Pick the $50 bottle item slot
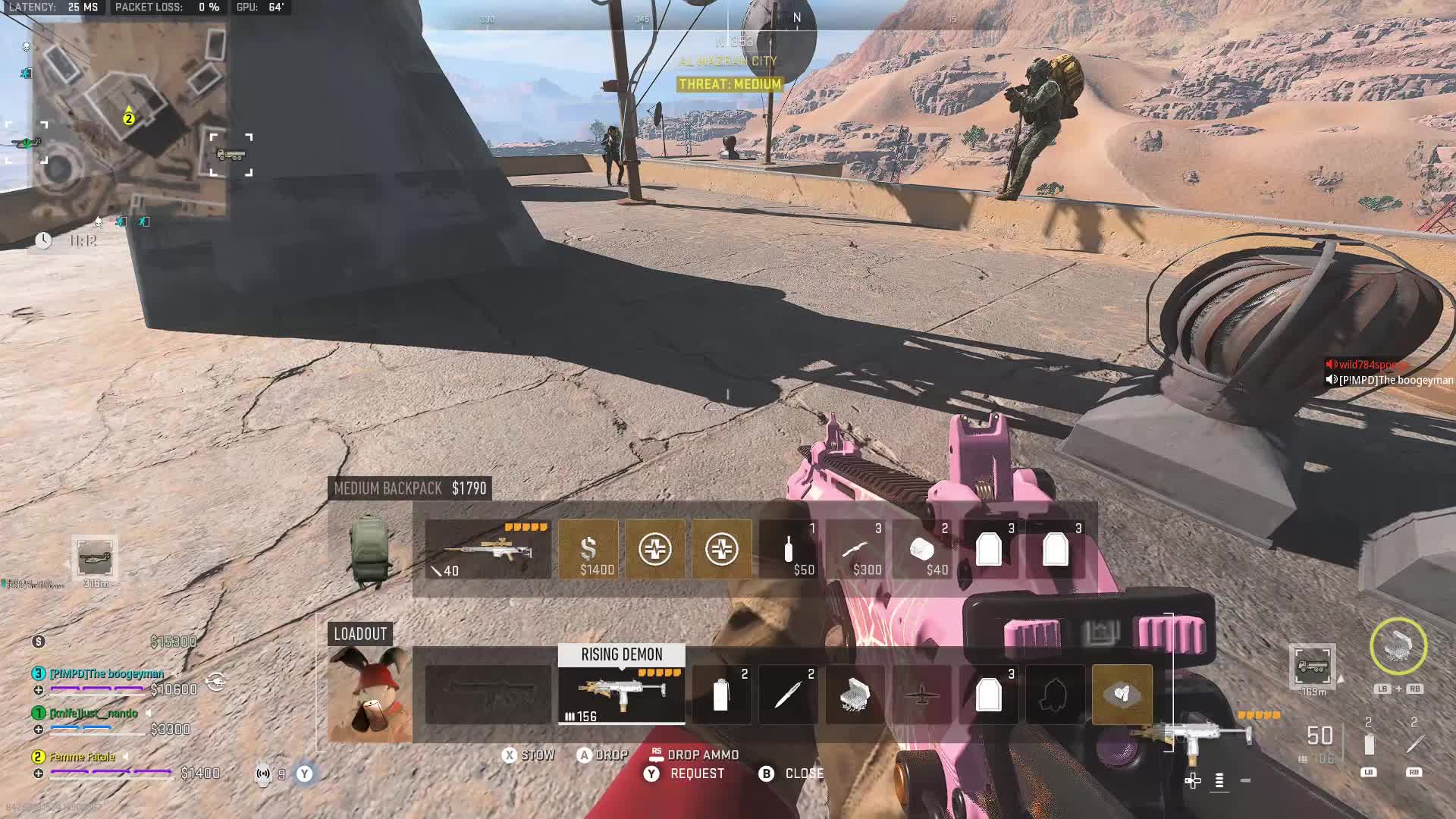This screenshot has height=819, width=1456. [789, 549]
